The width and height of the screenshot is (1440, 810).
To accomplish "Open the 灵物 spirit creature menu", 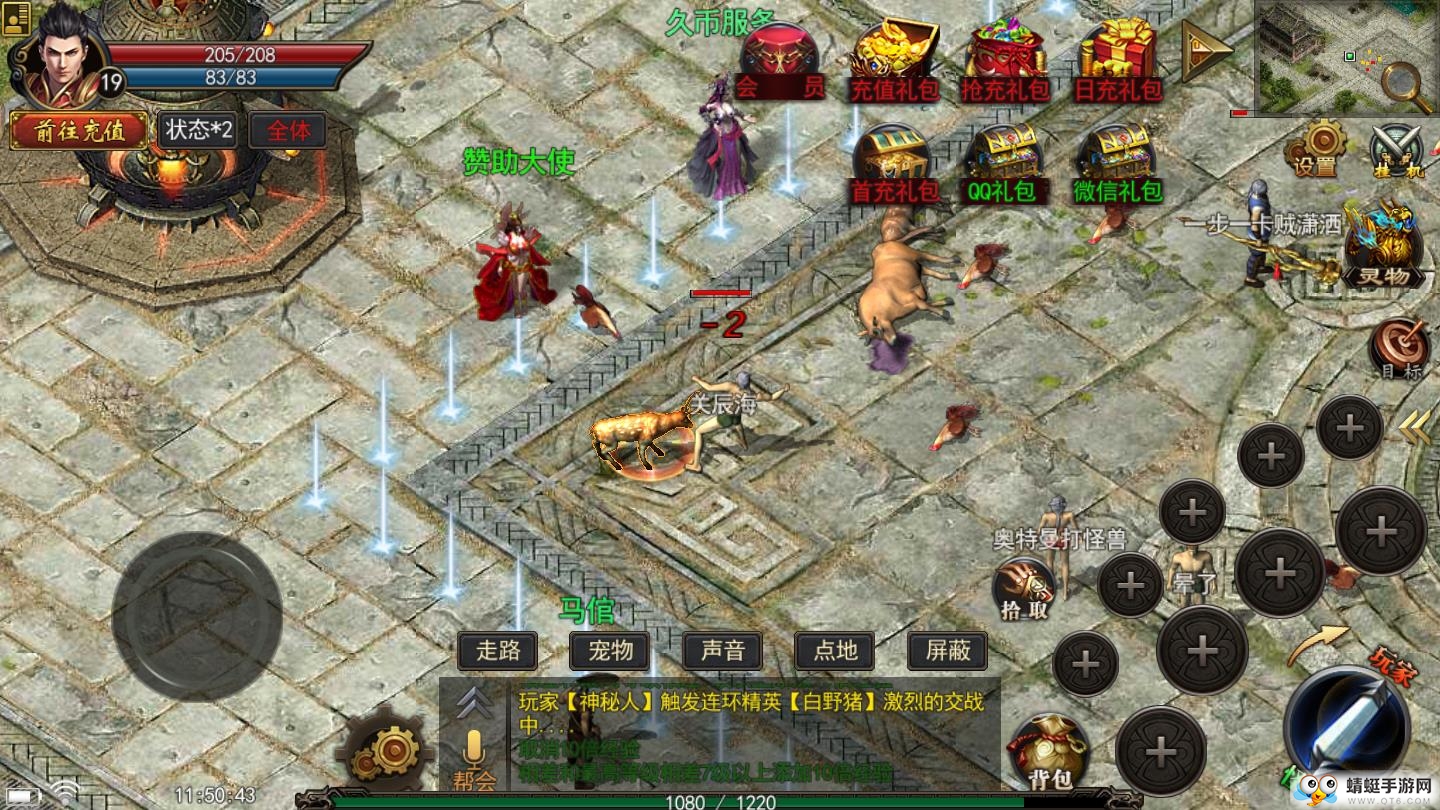I will click(1383, 246).
